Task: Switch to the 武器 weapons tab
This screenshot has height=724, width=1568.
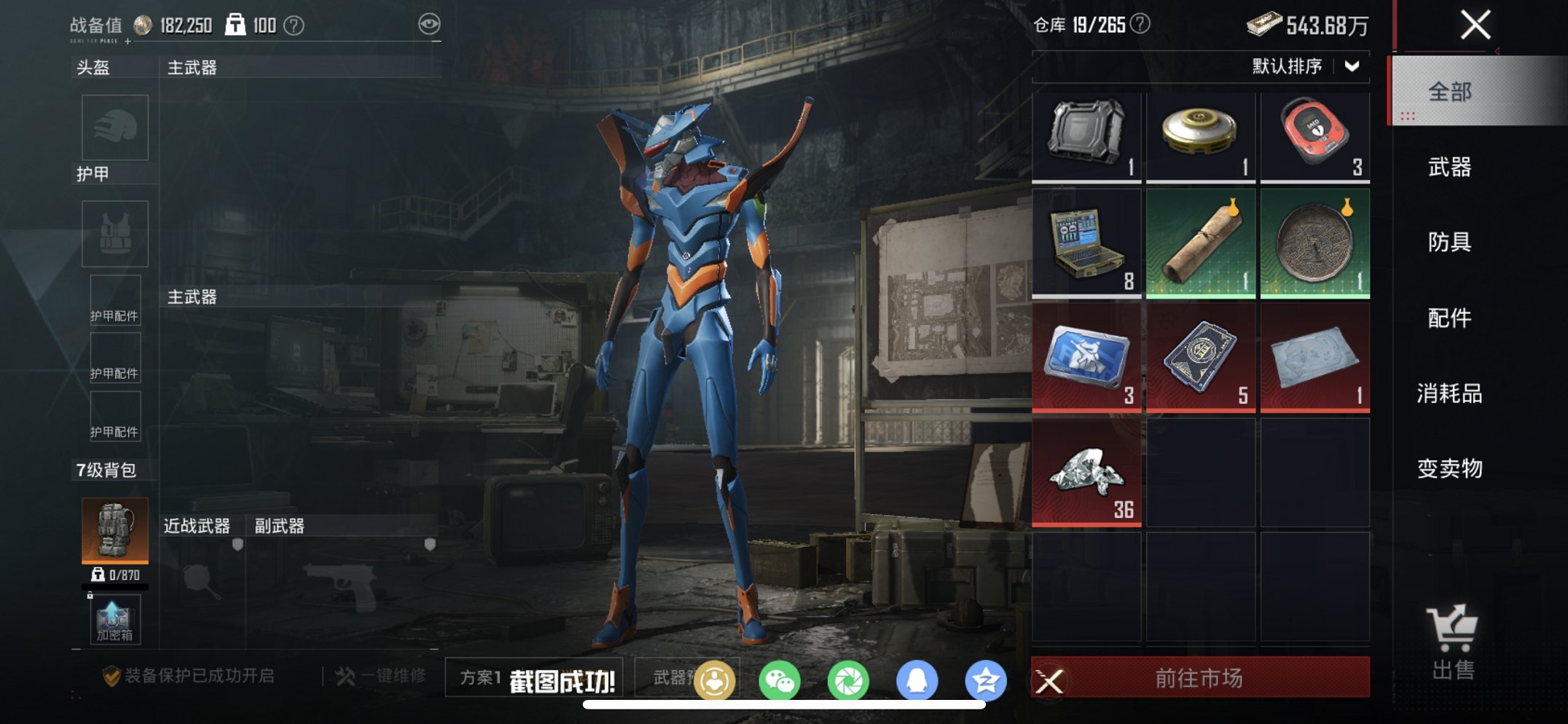Action: coord(1452,168)
